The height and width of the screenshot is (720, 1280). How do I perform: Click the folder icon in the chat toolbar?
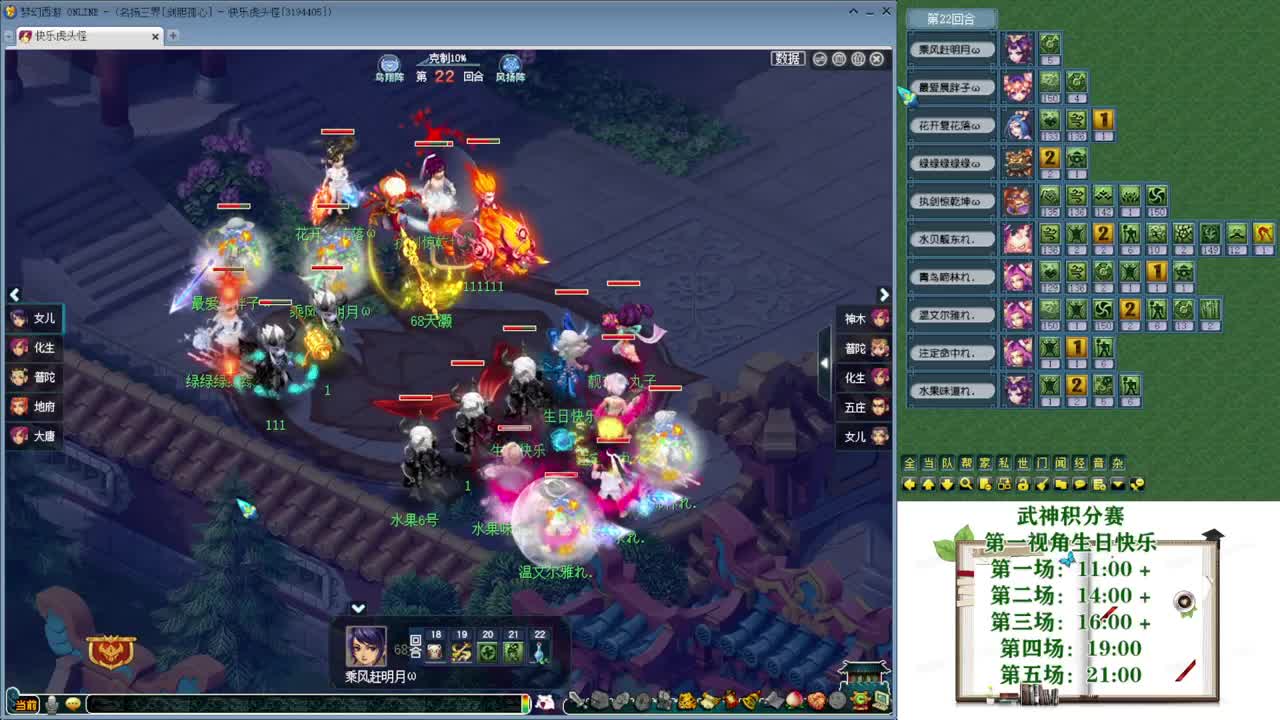[1062, 484]
